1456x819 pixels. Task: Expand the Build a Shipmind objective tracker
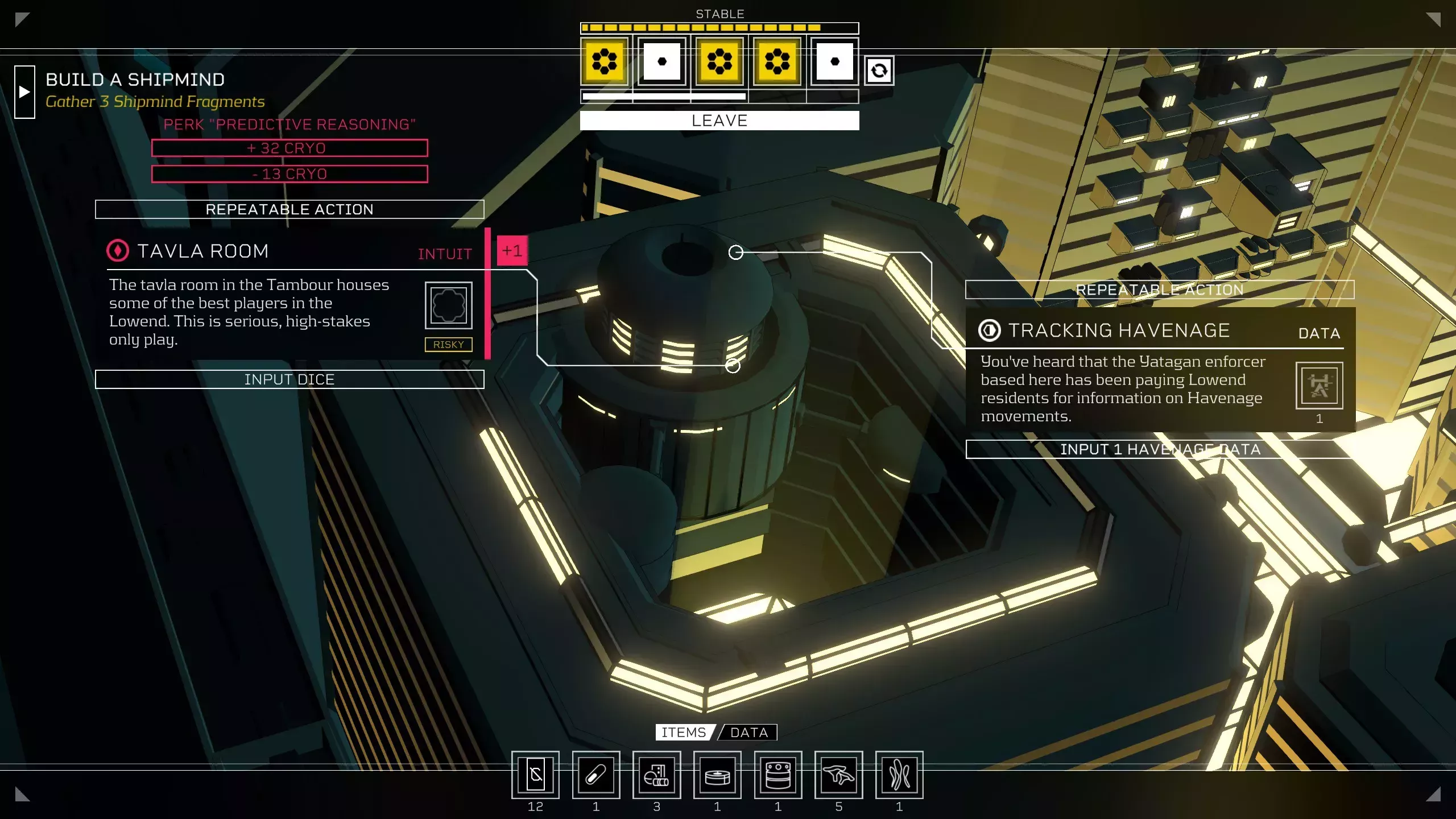(x=24, y=92)
